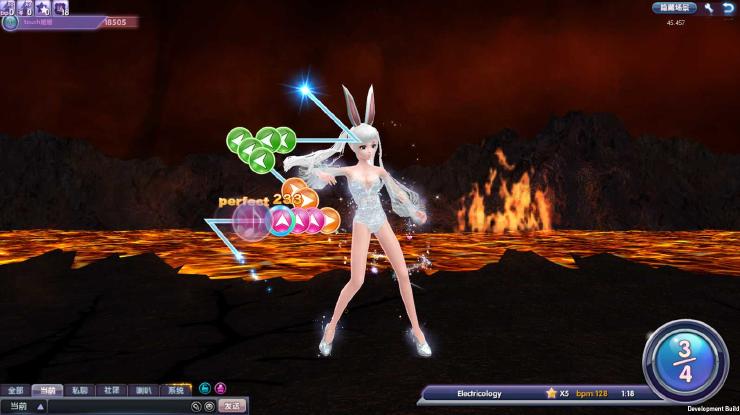Click the star item icon at top-left

click(43, 8)
